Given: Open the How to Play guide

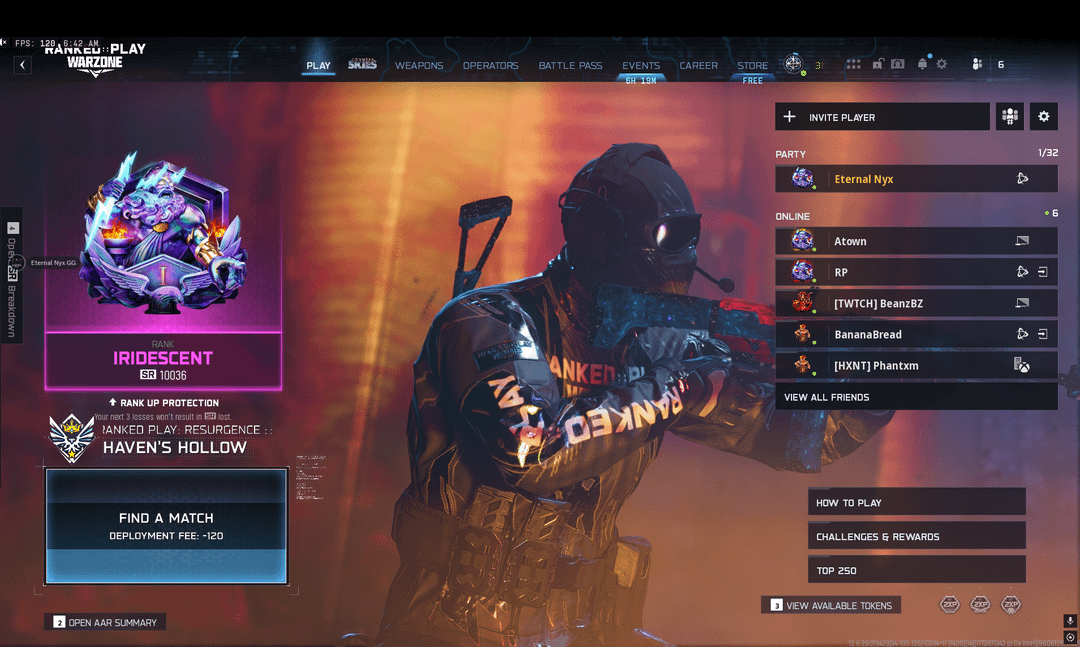Looking at the screenshot, I should pos(916,502).
